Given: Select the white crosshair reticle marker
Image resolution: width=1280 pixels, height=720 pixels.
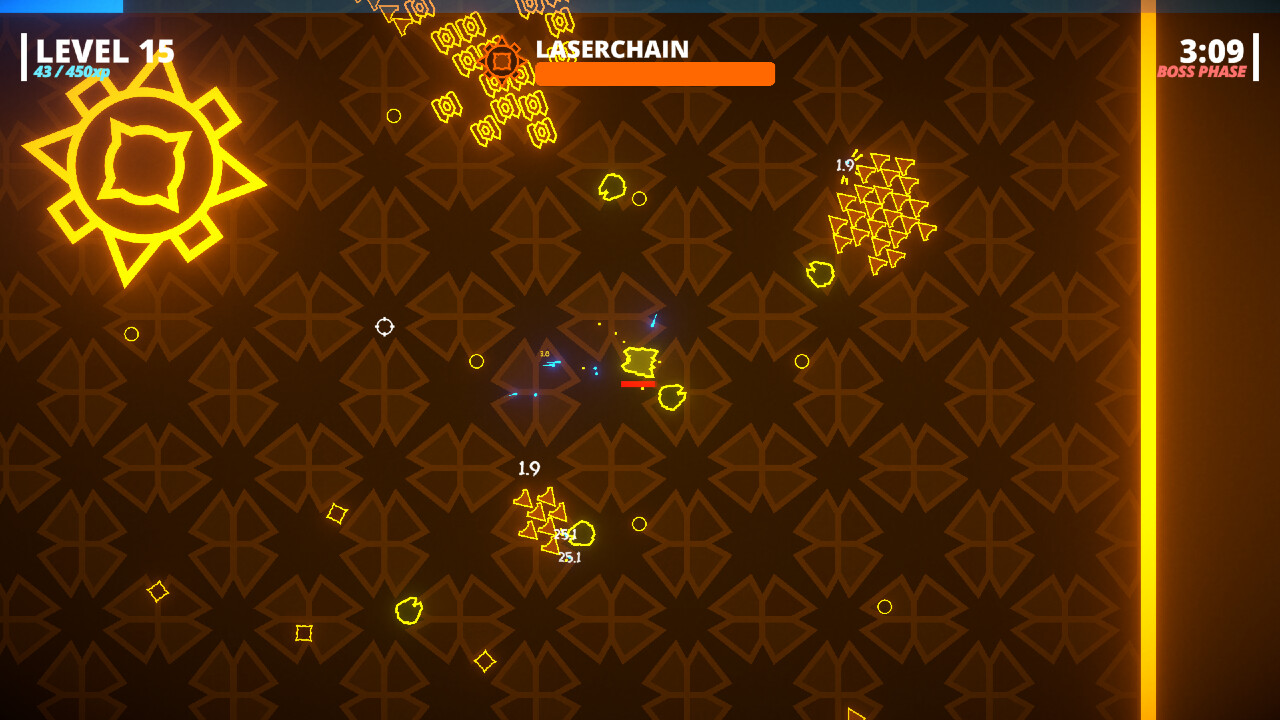Looking at the screenshot, I should [x=383, y=324].
